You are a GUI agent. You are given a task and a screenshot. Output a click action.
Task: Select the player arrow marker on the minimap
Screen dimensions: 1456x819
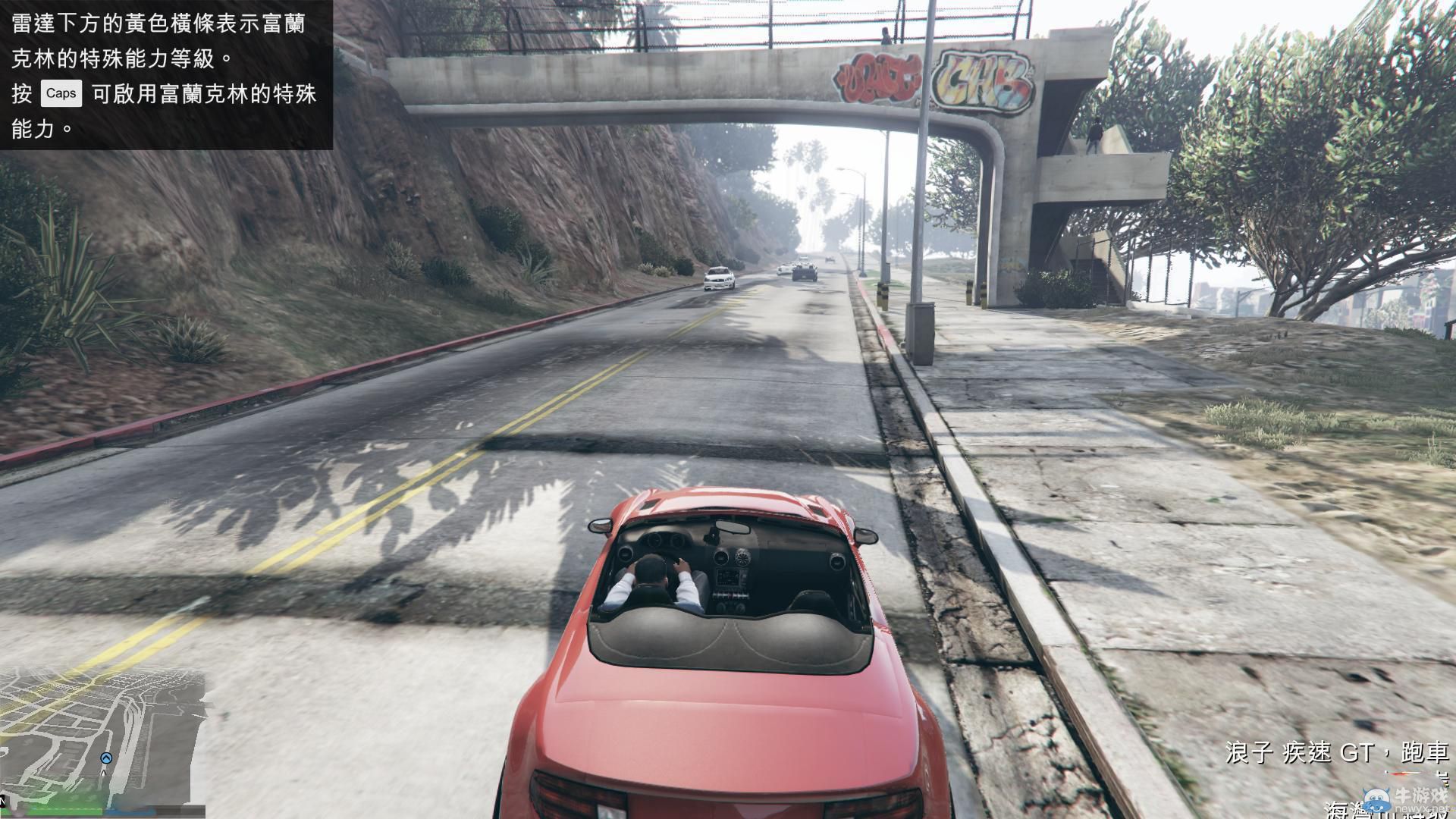click(x=106, y=758)
